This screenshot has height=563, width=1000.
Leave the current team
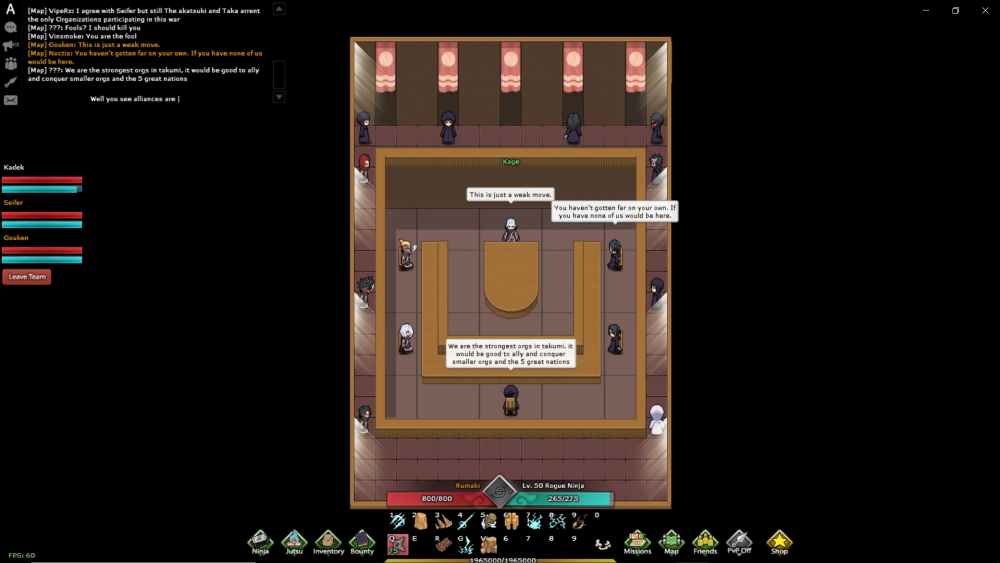(x=26, y=277)
